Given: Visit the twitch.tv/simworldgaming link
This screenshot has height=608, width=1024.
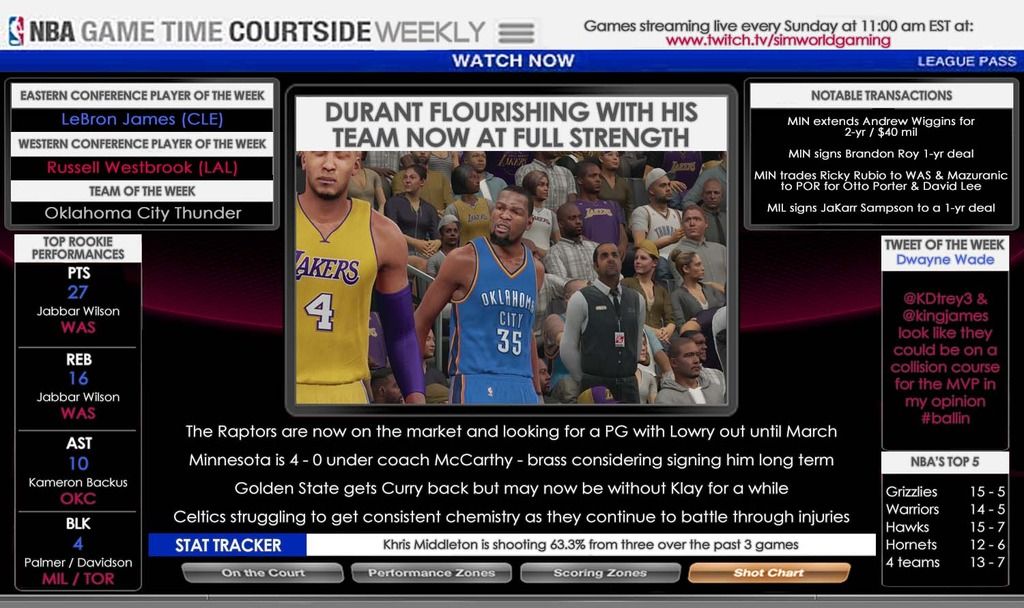Looking at the screenshot, I should (x=777, y=41).
